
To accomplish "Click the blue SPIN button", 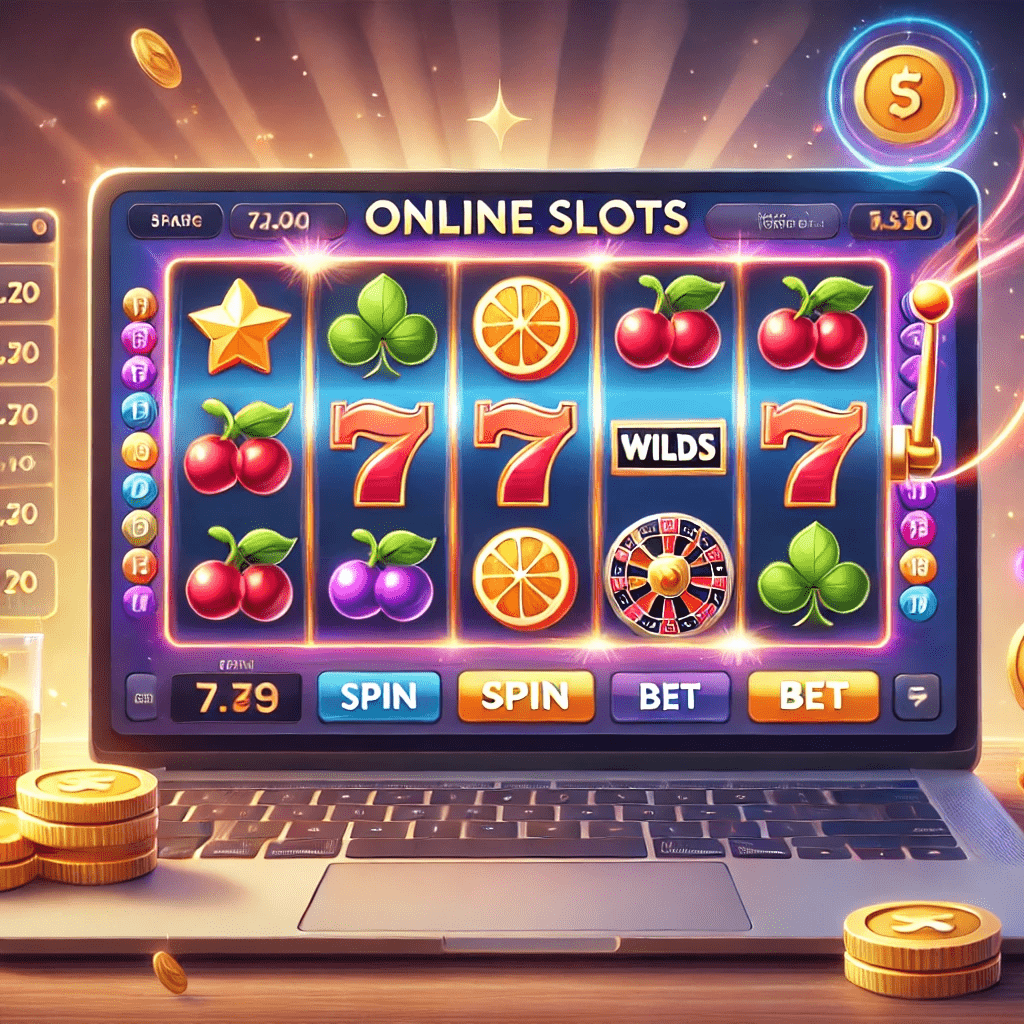I will 379,696.
